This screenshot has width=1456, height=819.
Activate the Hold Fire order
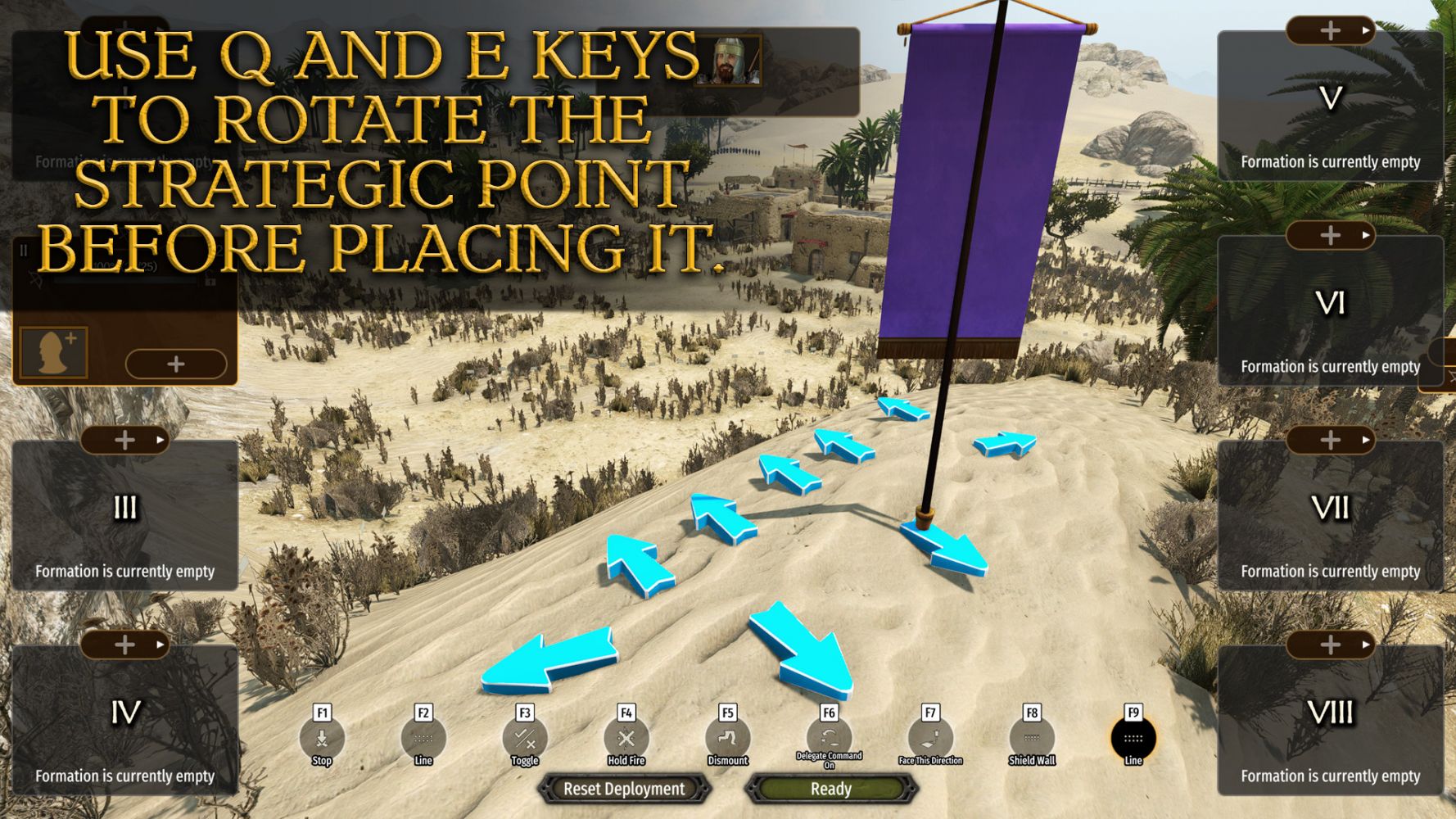tap(626, 738)
